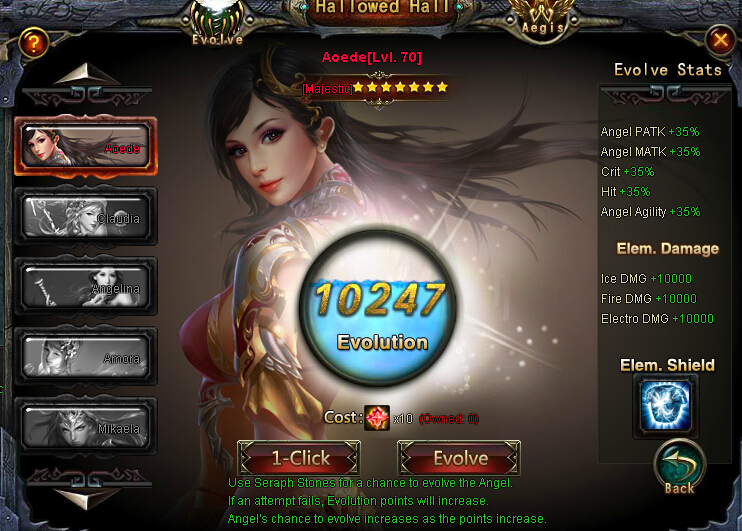This screenshot has width=742, height=531.
Task: Select the angel Claudia from the list
Action: click(85, 216)
